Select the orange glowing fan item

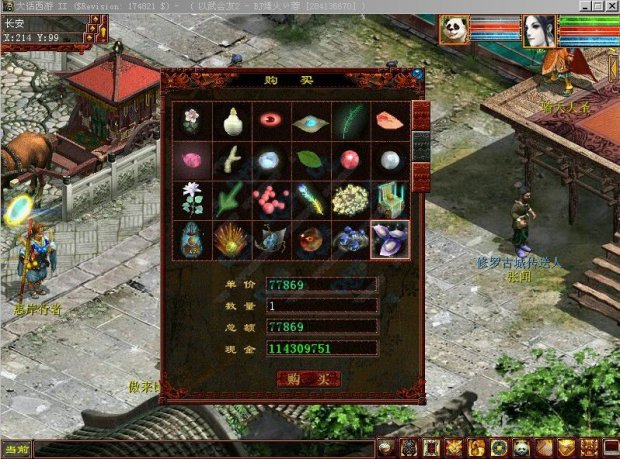[232, 240]
